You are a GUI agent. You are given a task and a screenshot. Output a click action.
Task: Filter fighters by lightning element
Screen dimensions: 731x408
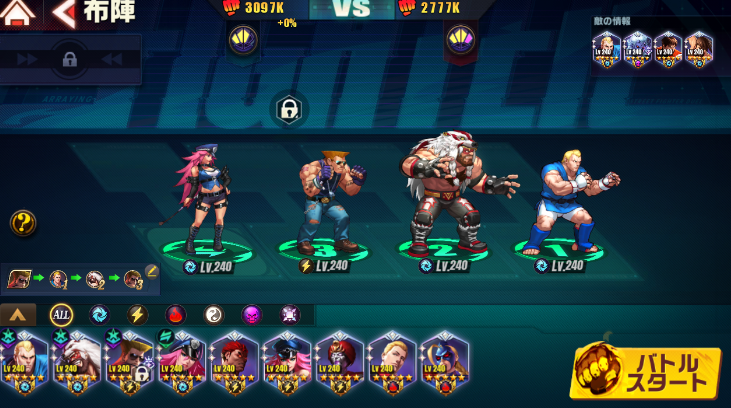pos(137,315)
